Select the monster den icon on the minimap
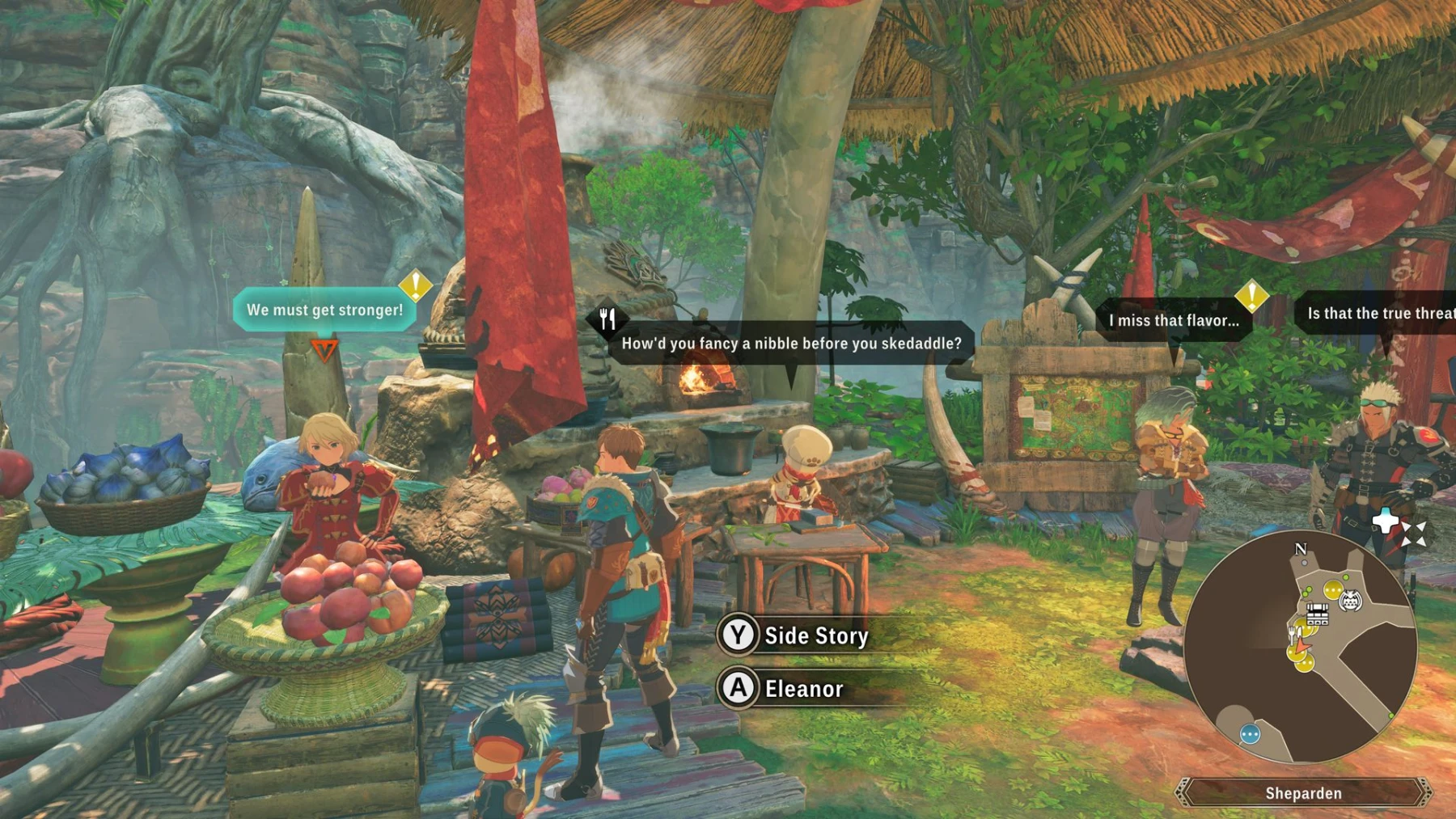Image resolution: width=1456 pixels, height=819 pixels. tap(1349, 598)
